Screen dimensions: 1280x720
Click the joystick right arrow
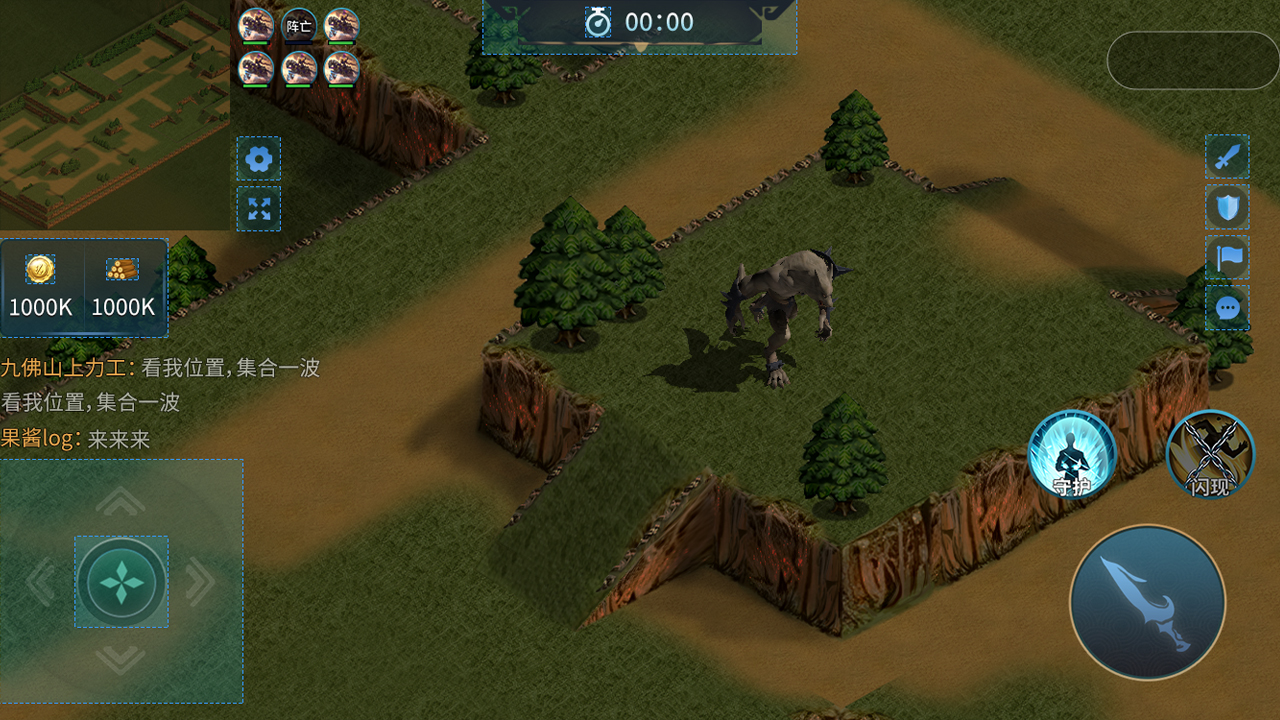click(200, 582)
